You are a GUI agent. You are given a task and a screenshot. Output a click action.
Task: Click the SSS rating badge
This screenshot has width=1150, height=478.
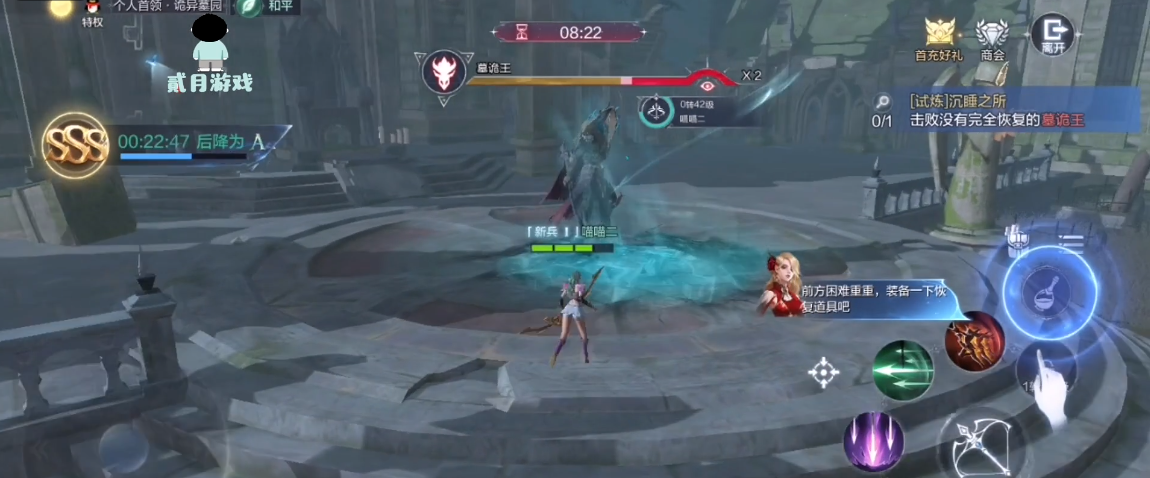tap(76, 147)
